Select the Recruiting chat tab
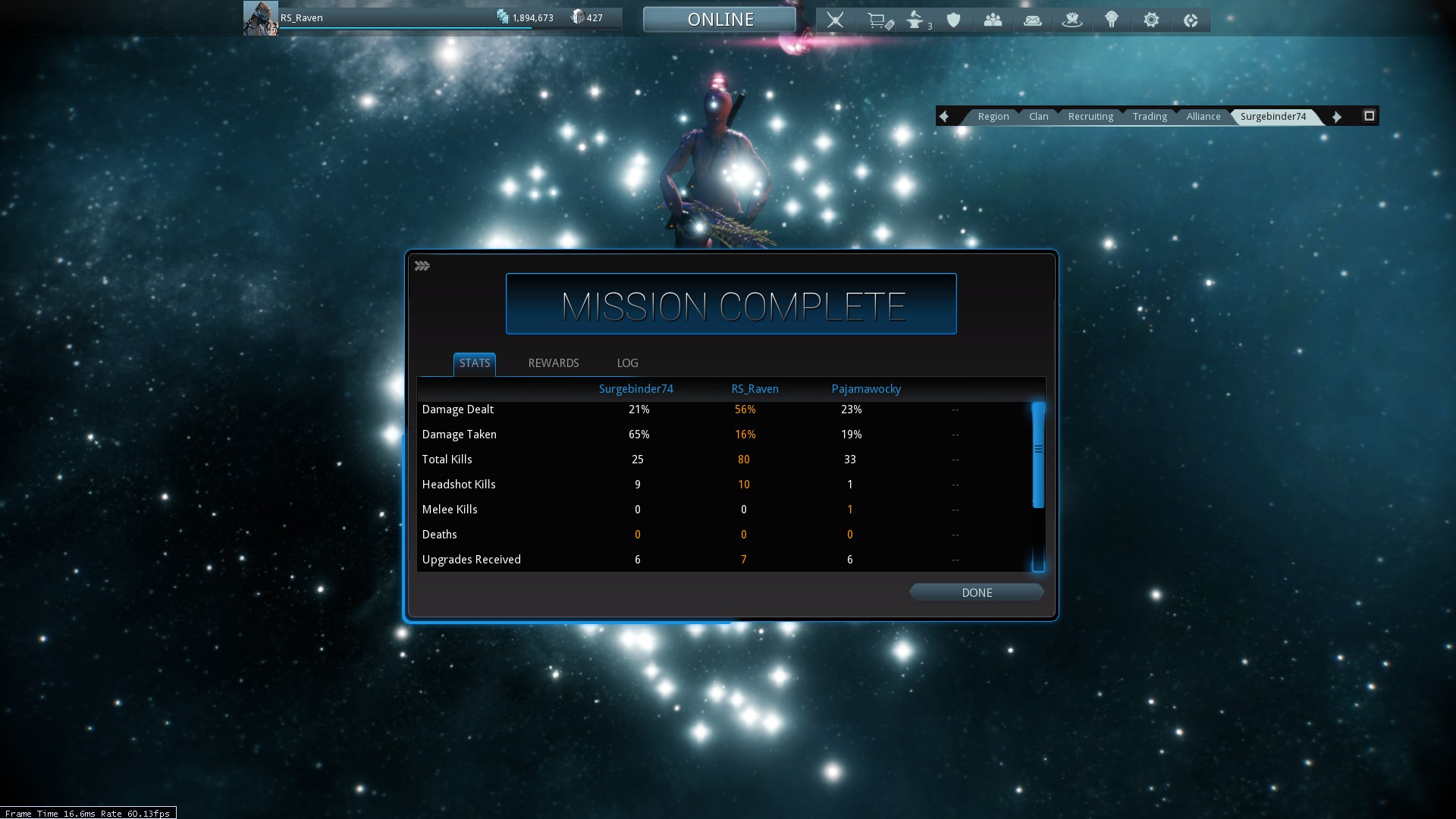The width and height of the screenshot is (1456, 819). [x=1090, y=116]
